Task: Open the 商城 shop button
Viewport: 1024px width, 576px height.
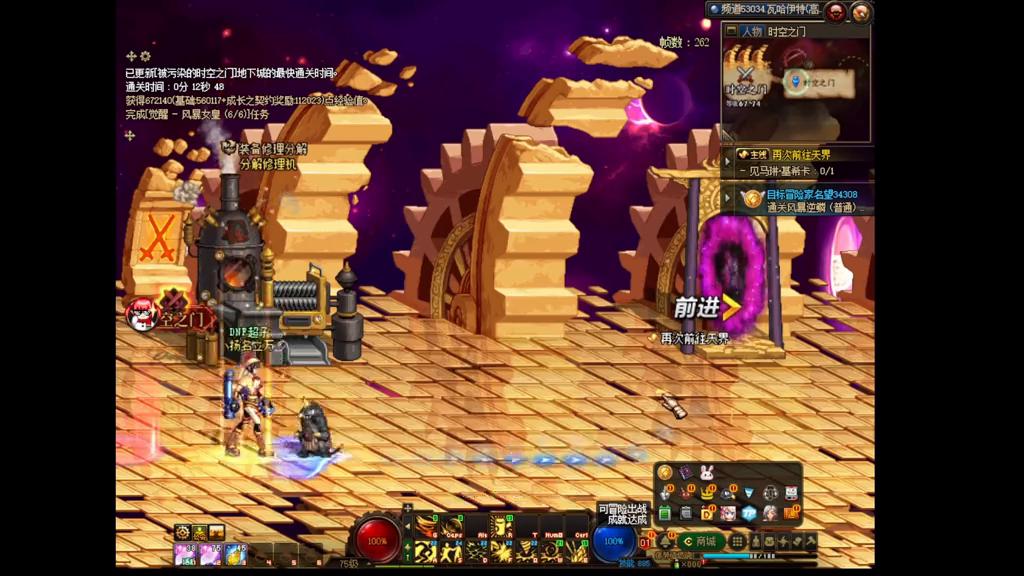Action: [700, 541]
